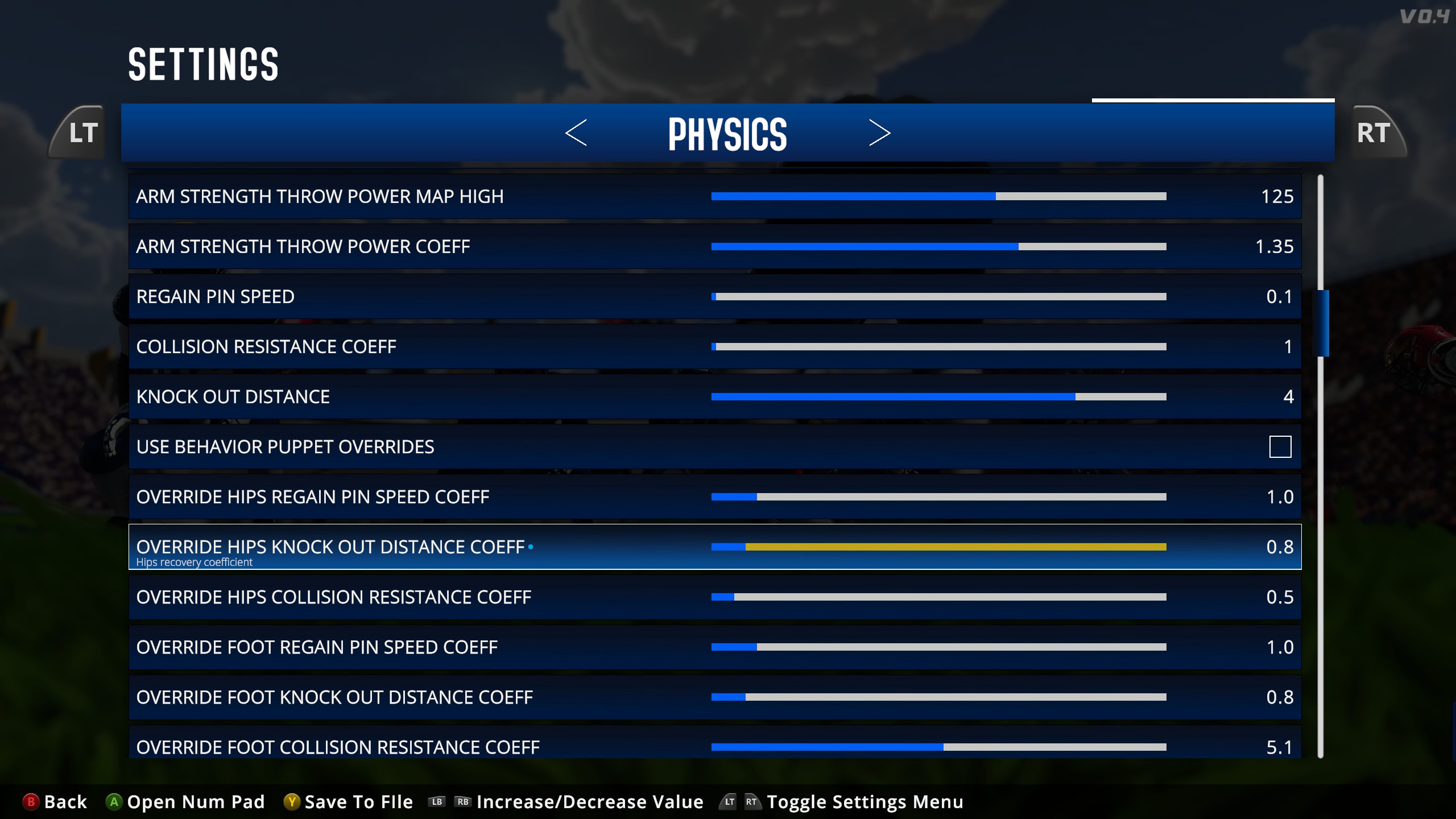This screenshot has height=819, width=1456.
Task: Click the A button icon for Open Num Pad
Action: click(114, 801)
